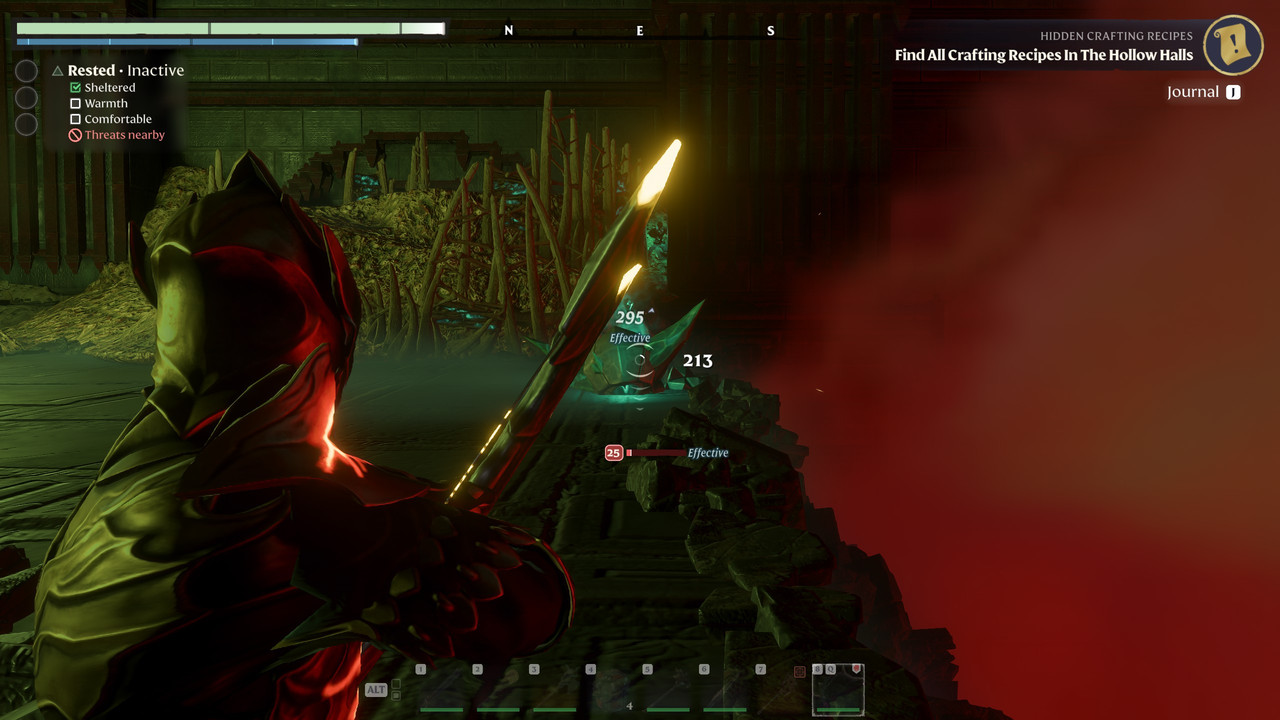Screen dimensions: 1280x720
Task: Open the golden quest scroll icon
Action: 1233,45
